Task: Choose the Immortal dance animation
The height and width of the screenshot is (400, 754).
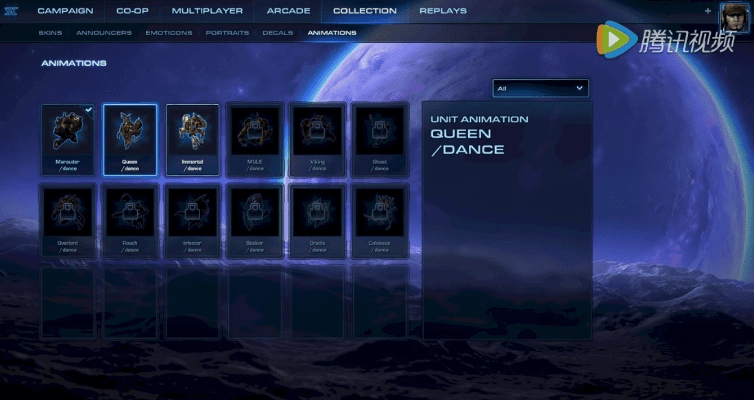Action: click(x=192, y=139)
